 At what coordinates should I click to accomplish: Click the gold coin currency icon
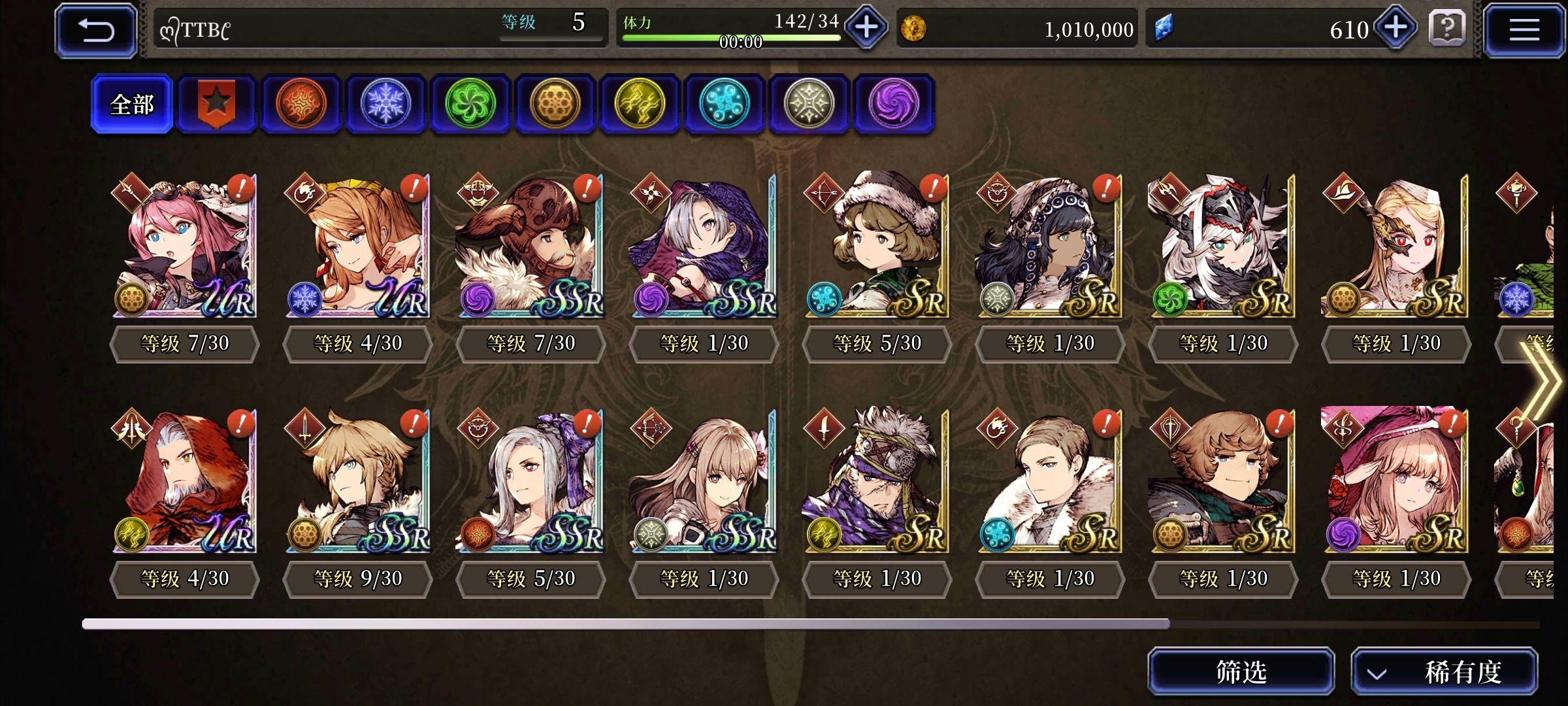coord(915,28)
